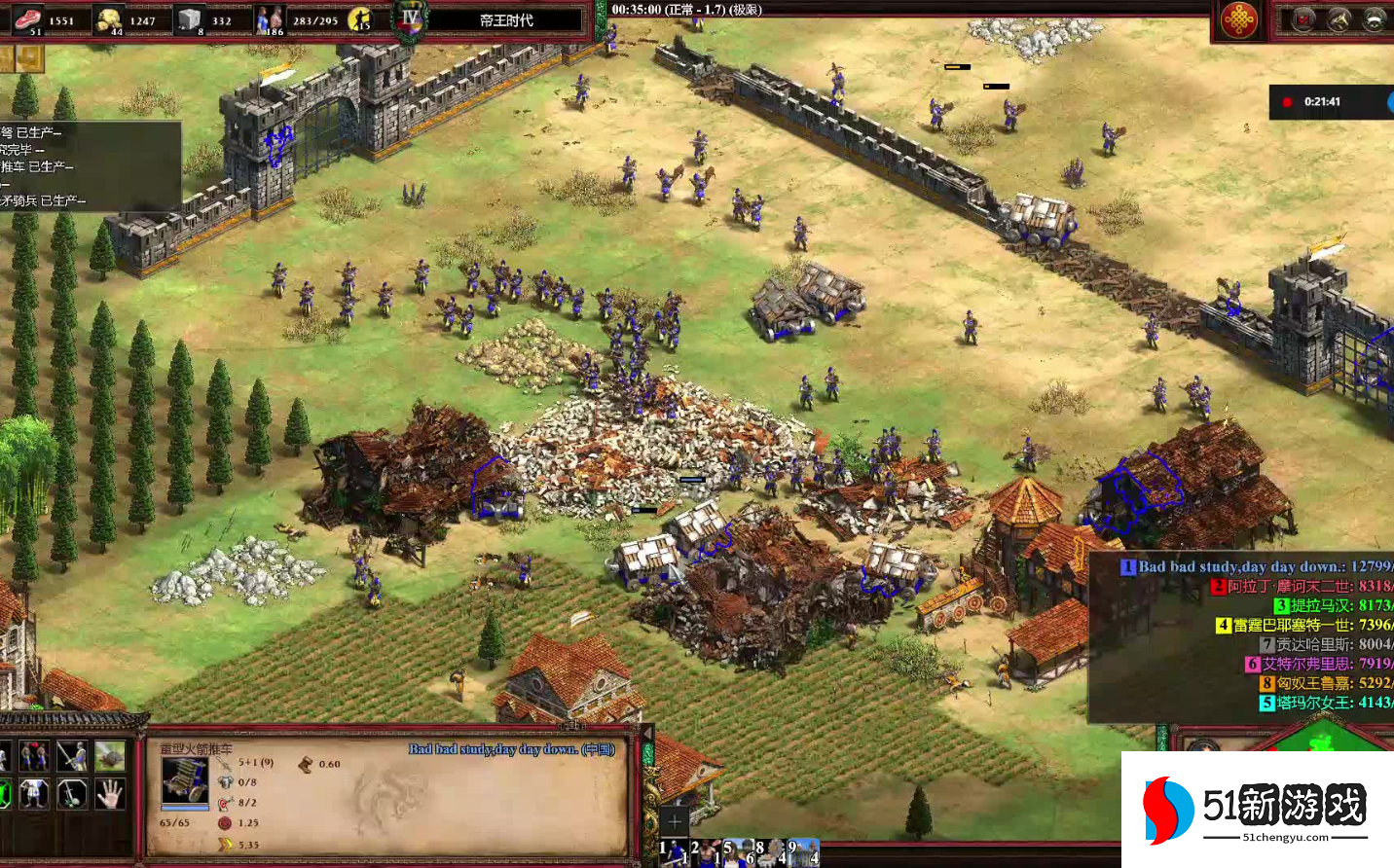The height and width of the screenshot is (868, 1394).
Task: Select control group 2
Action: (x=705, y=852)
